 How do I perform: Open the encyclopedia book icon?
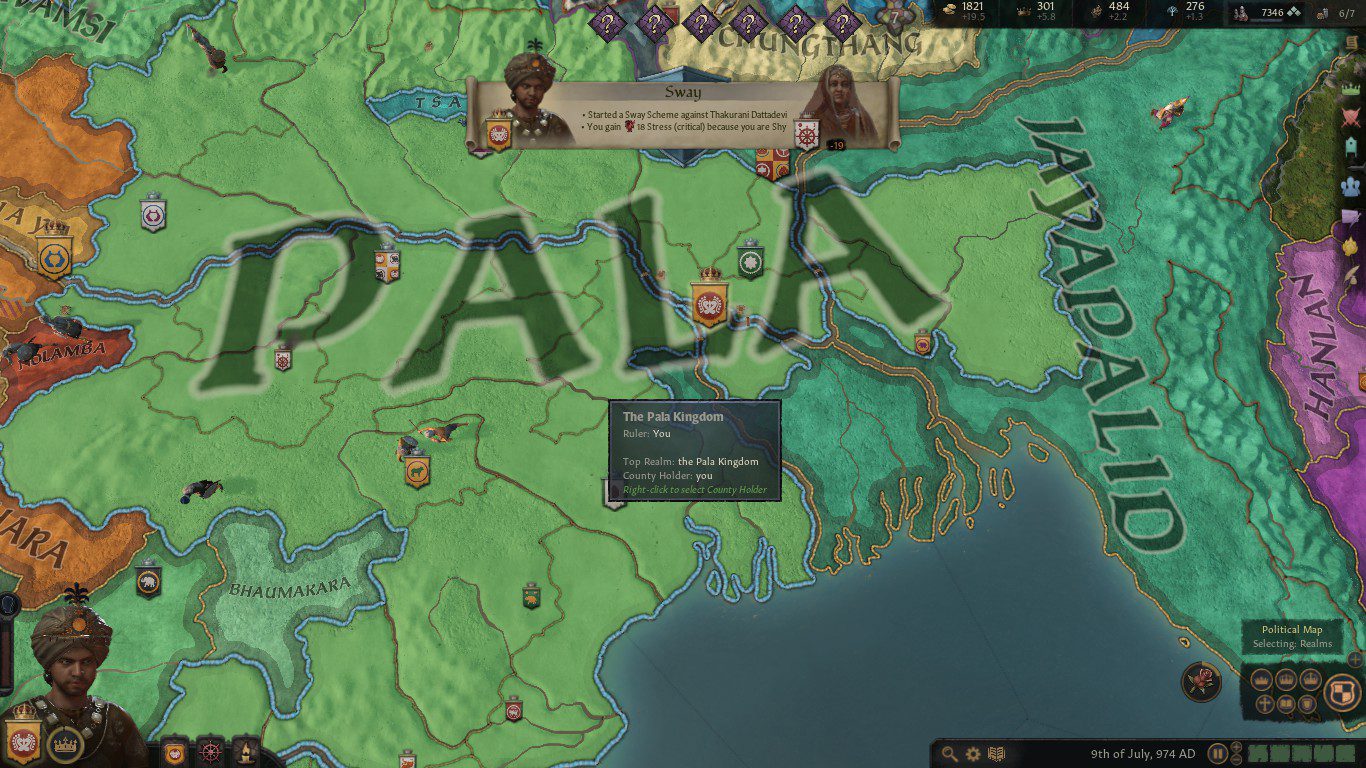[x=995, y=754]
